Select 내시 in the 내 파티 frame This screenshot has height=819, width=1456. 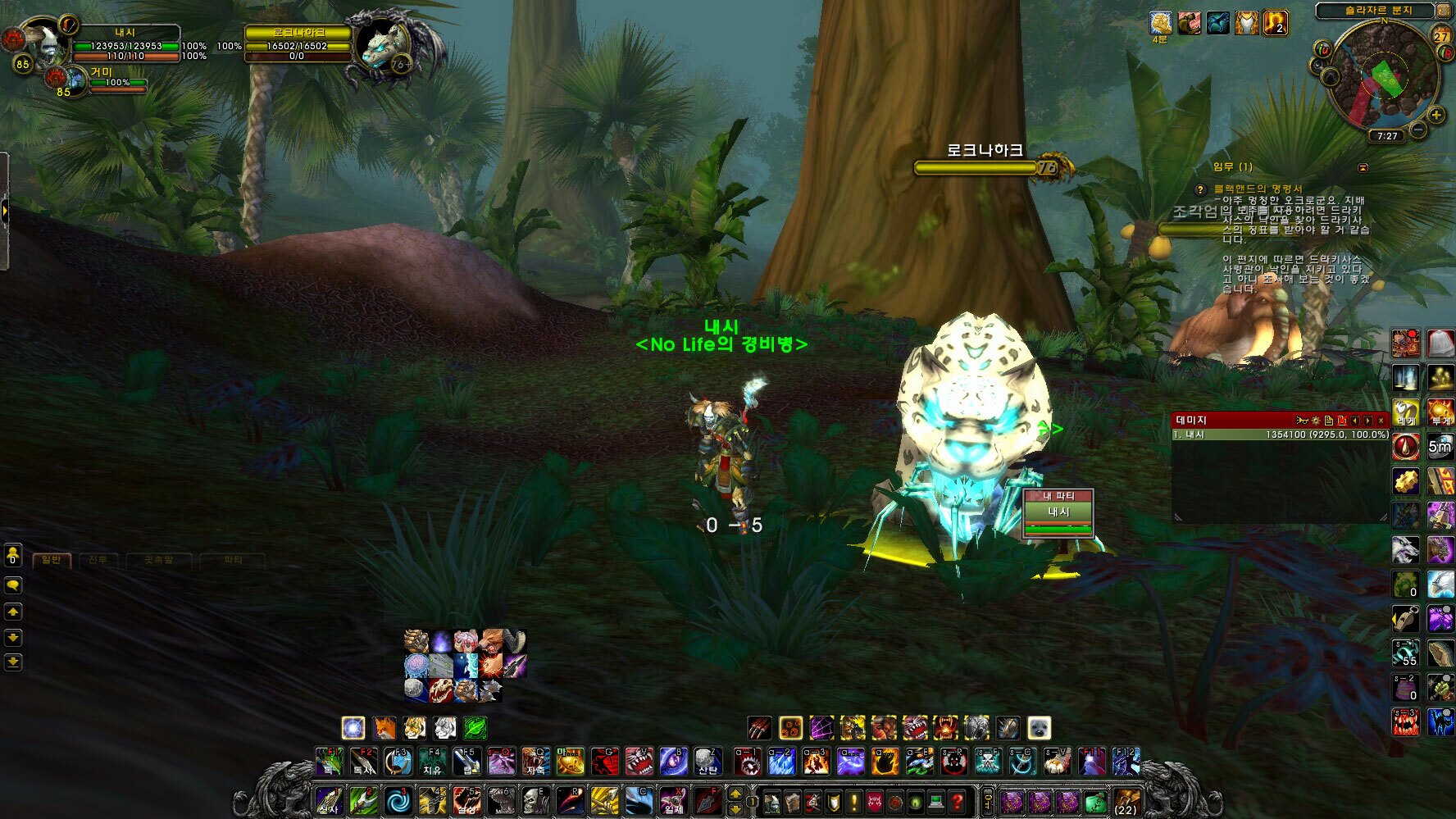(x=1058, y=512)
